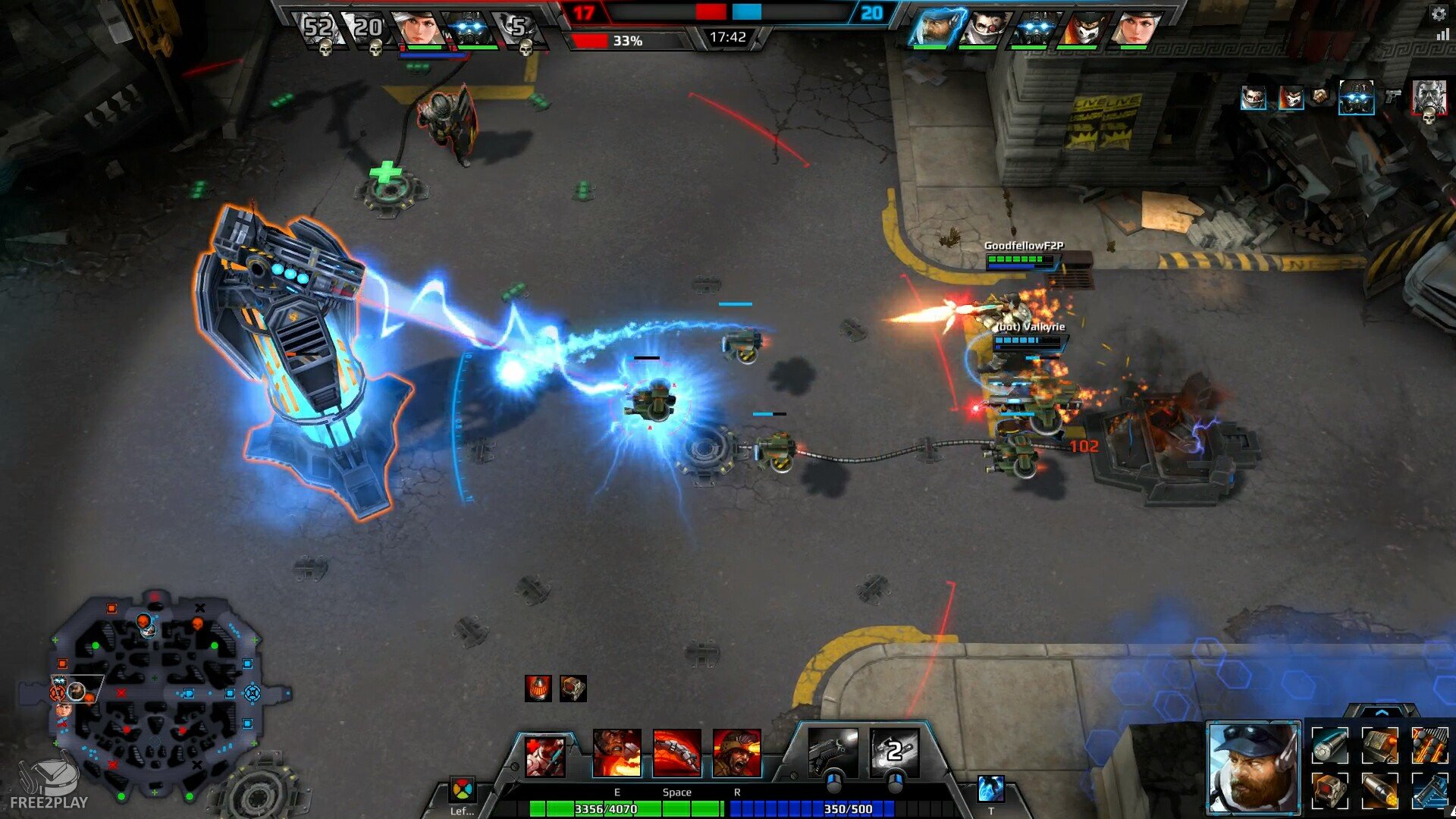Viewport: 1456px width, 819px height.
Task: Click the minimap
Action: click(x=155, y=694)
